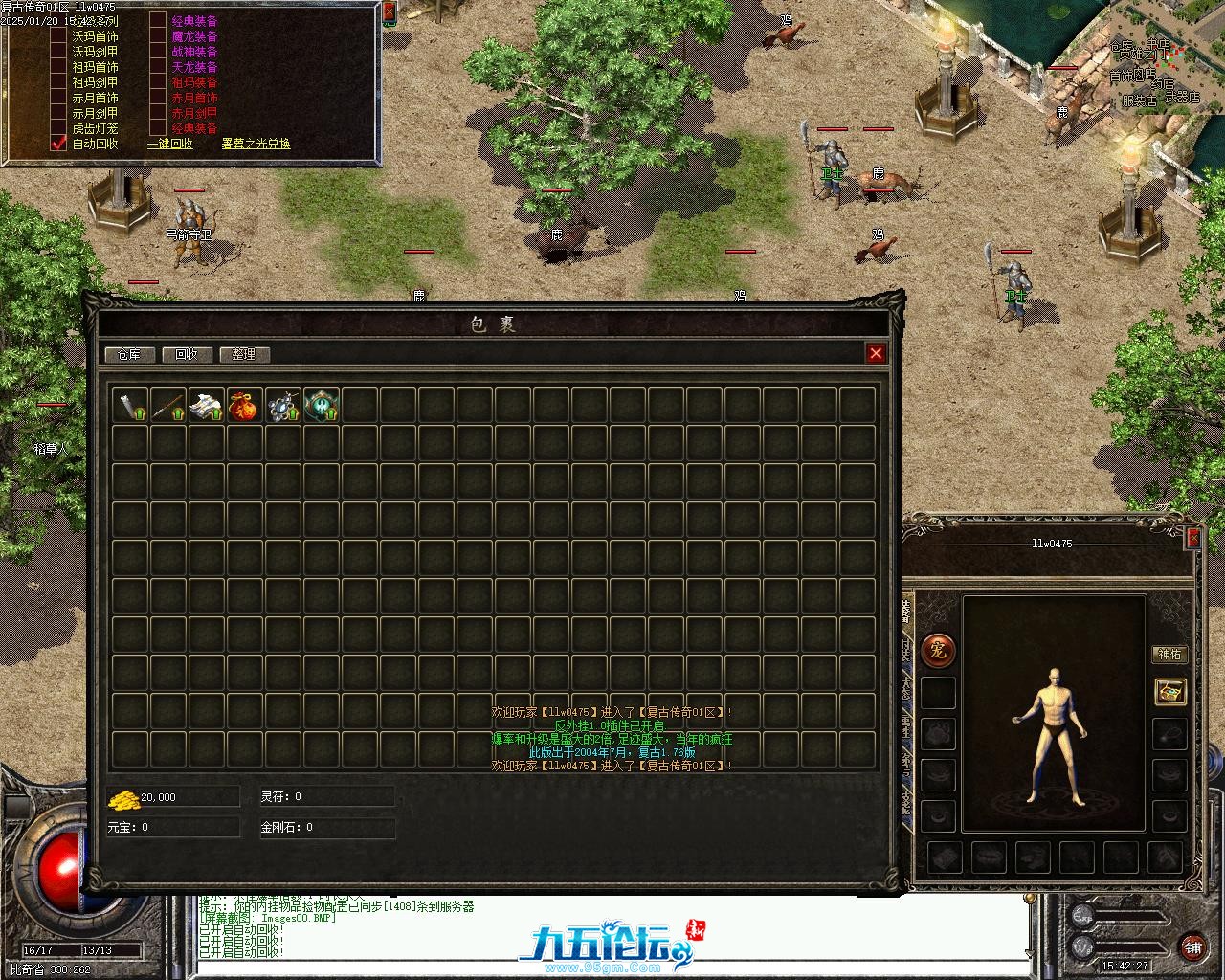Select the silver gem necklace item
This screenshot has height=980, width=1225.
coord(282,406)
